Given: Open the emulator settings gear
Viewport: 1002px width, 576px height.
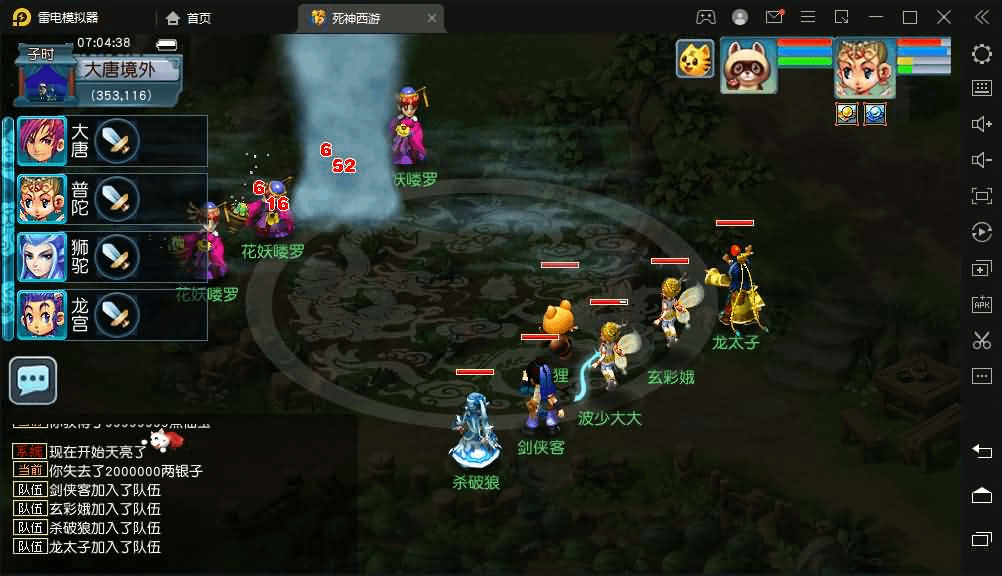Looking at the screenshot, I should click(981, 54).
